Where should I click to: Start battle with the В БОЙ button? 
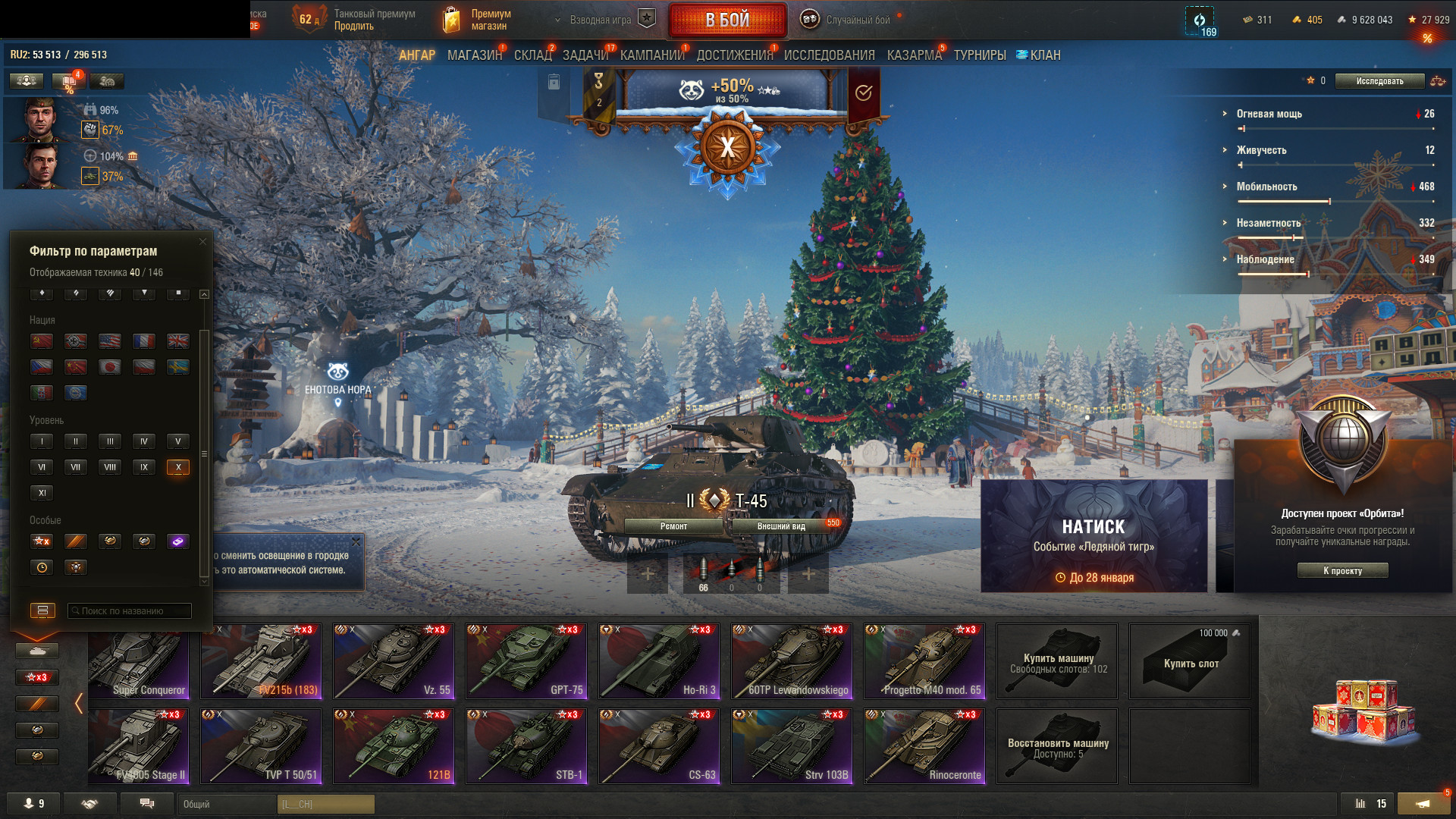pyautogui.click(x=726, y=20)
